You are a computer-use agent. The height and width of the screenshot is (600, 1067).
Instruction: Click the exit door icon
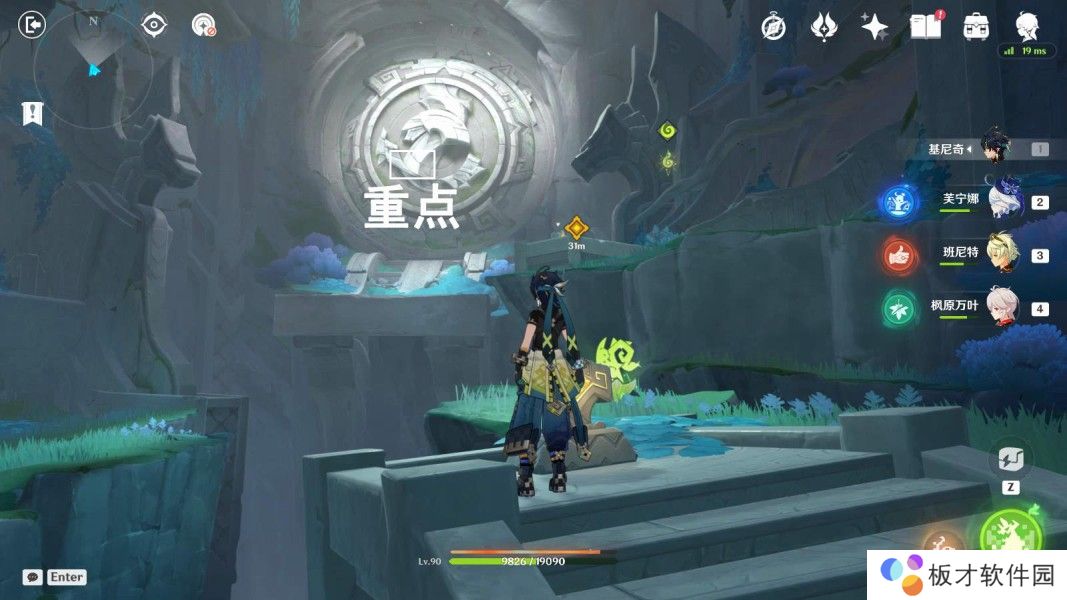coord(32,24)
